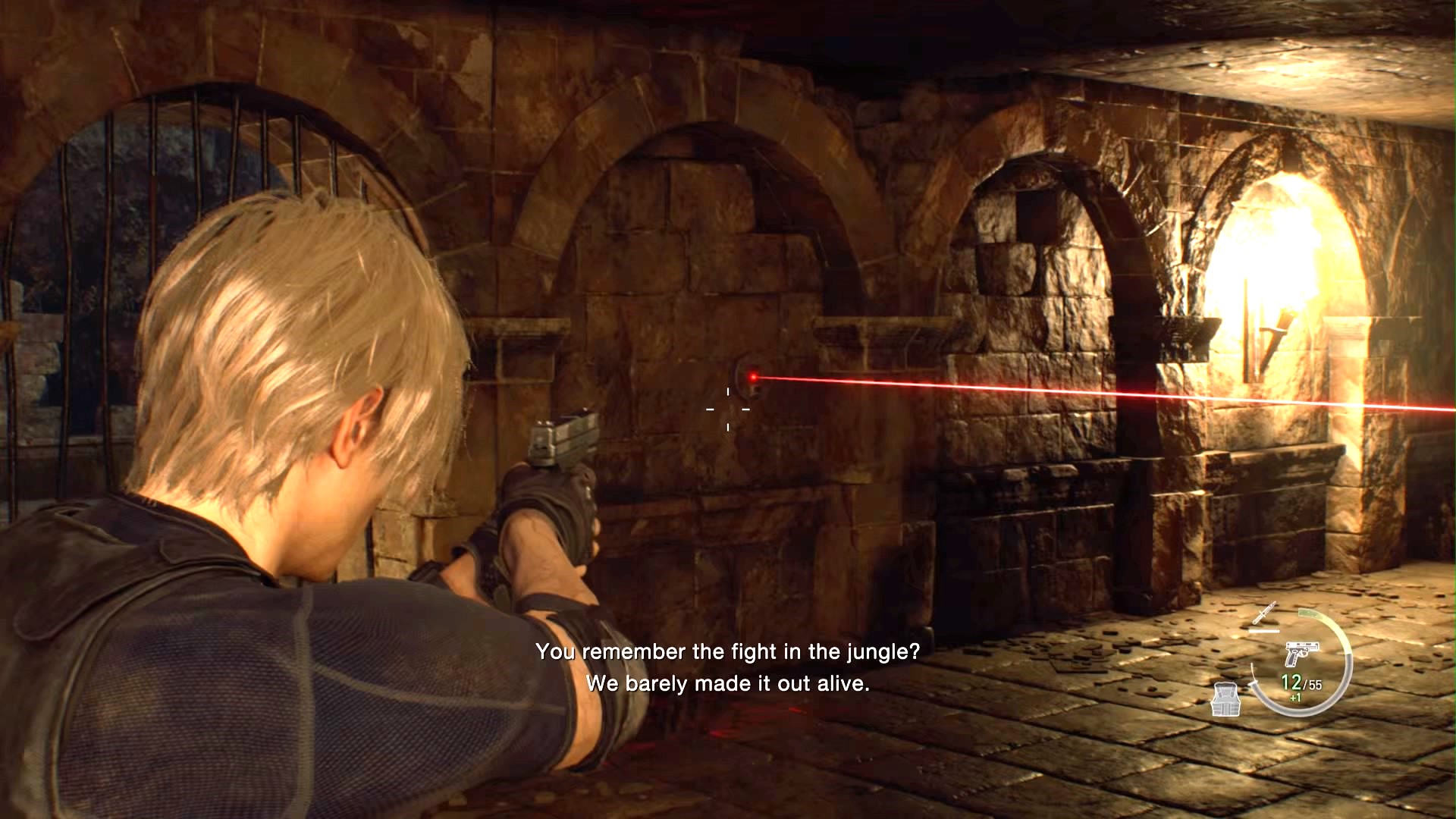Click the combat knife icon above the weapon HUD
Image resolution: width=1456 pixels, height=819 pixels.
1263,614
